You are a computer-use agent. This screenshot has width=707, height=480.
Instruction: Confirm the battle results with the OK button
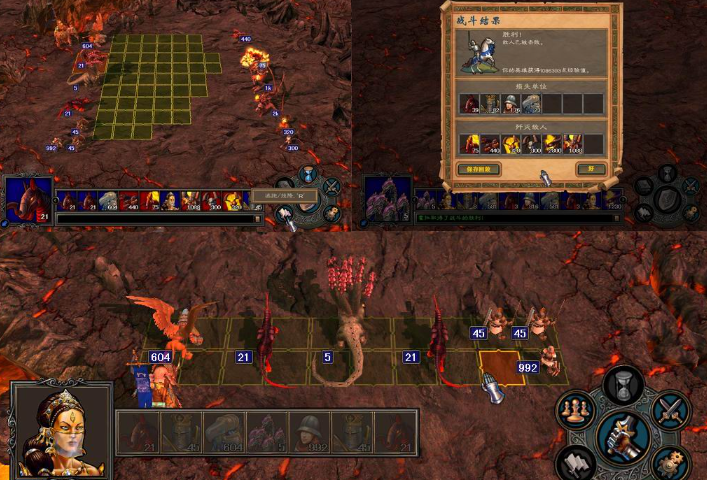pyautogui.click(x=591, y=169)
